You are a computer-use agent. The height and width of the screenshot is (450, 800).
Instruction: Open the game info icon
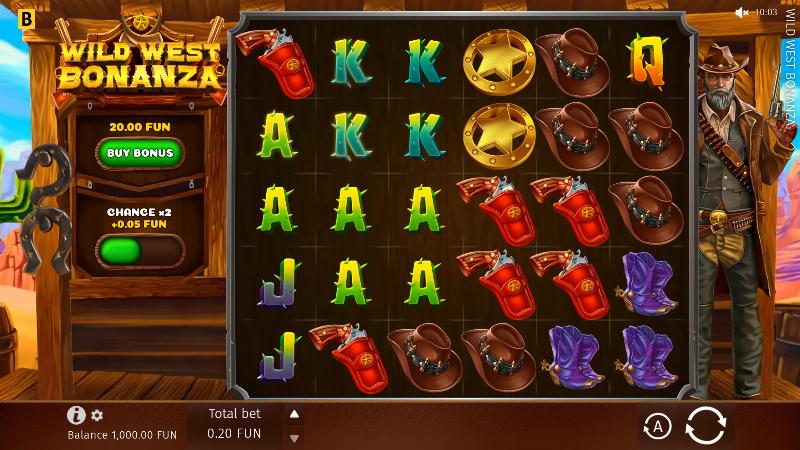76,415
